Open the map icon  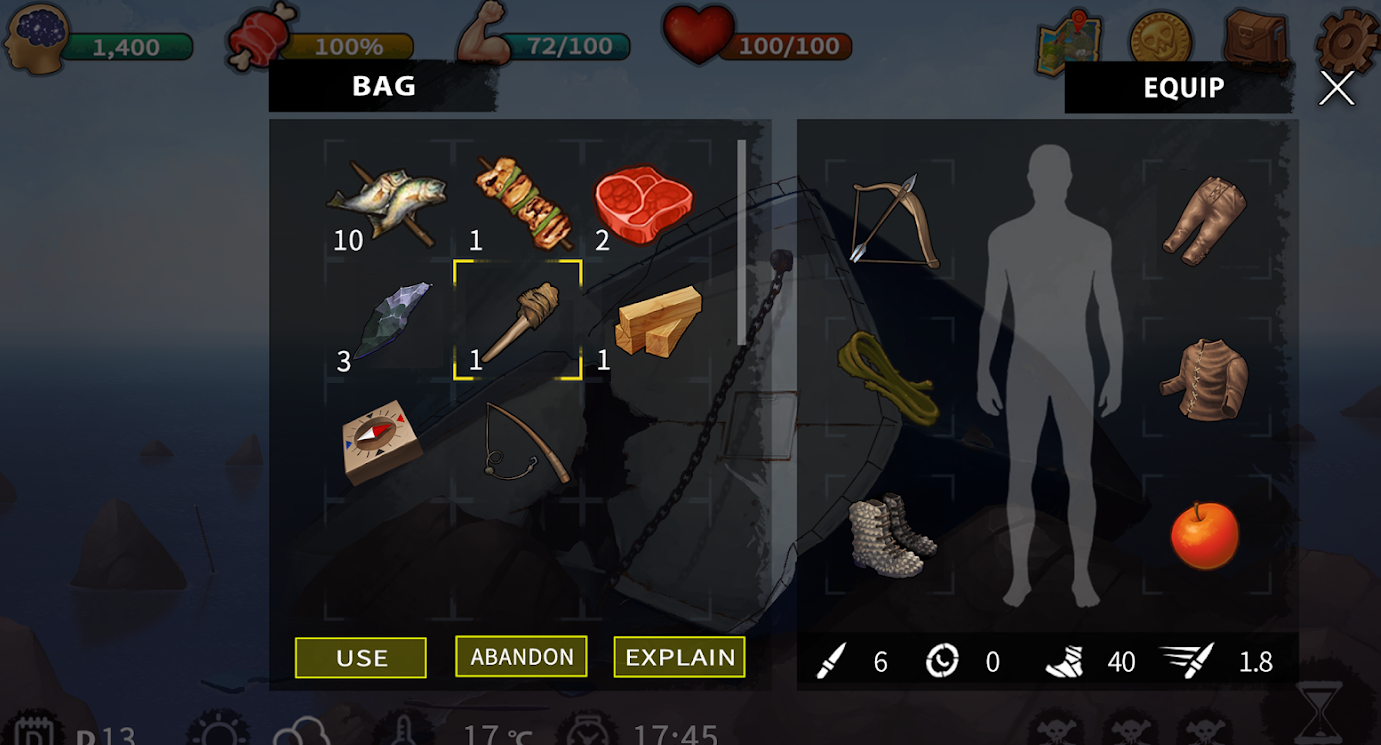pos(1068,41)
